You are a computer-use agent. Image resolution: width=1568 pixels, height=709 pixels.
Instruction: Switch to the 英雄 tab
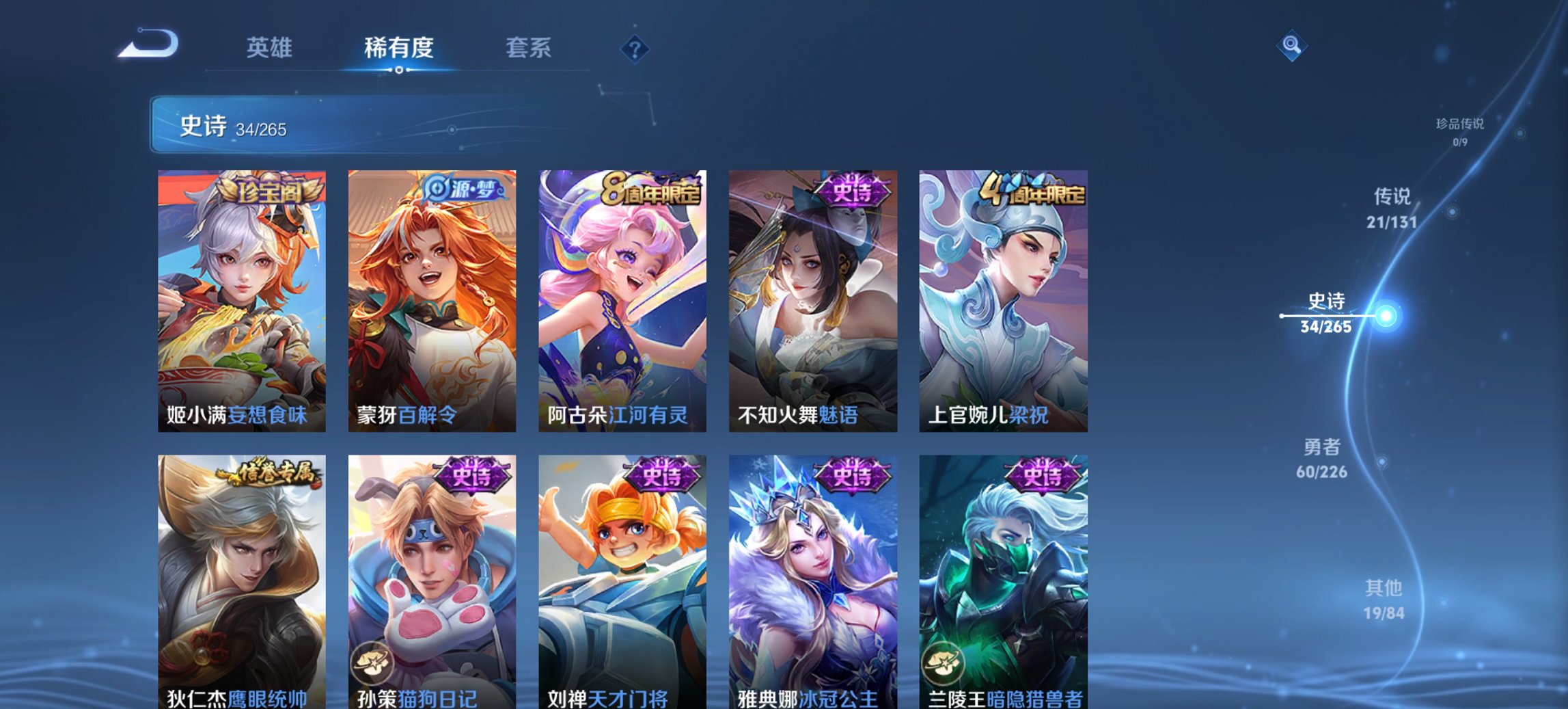pos(270,48)
